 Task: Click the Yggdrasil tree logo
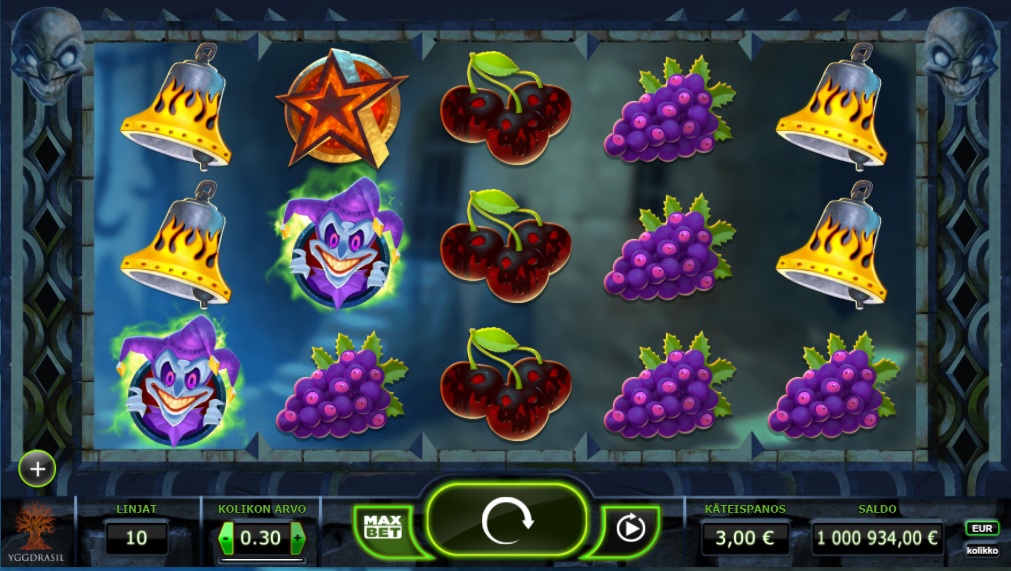pos(38,527)
